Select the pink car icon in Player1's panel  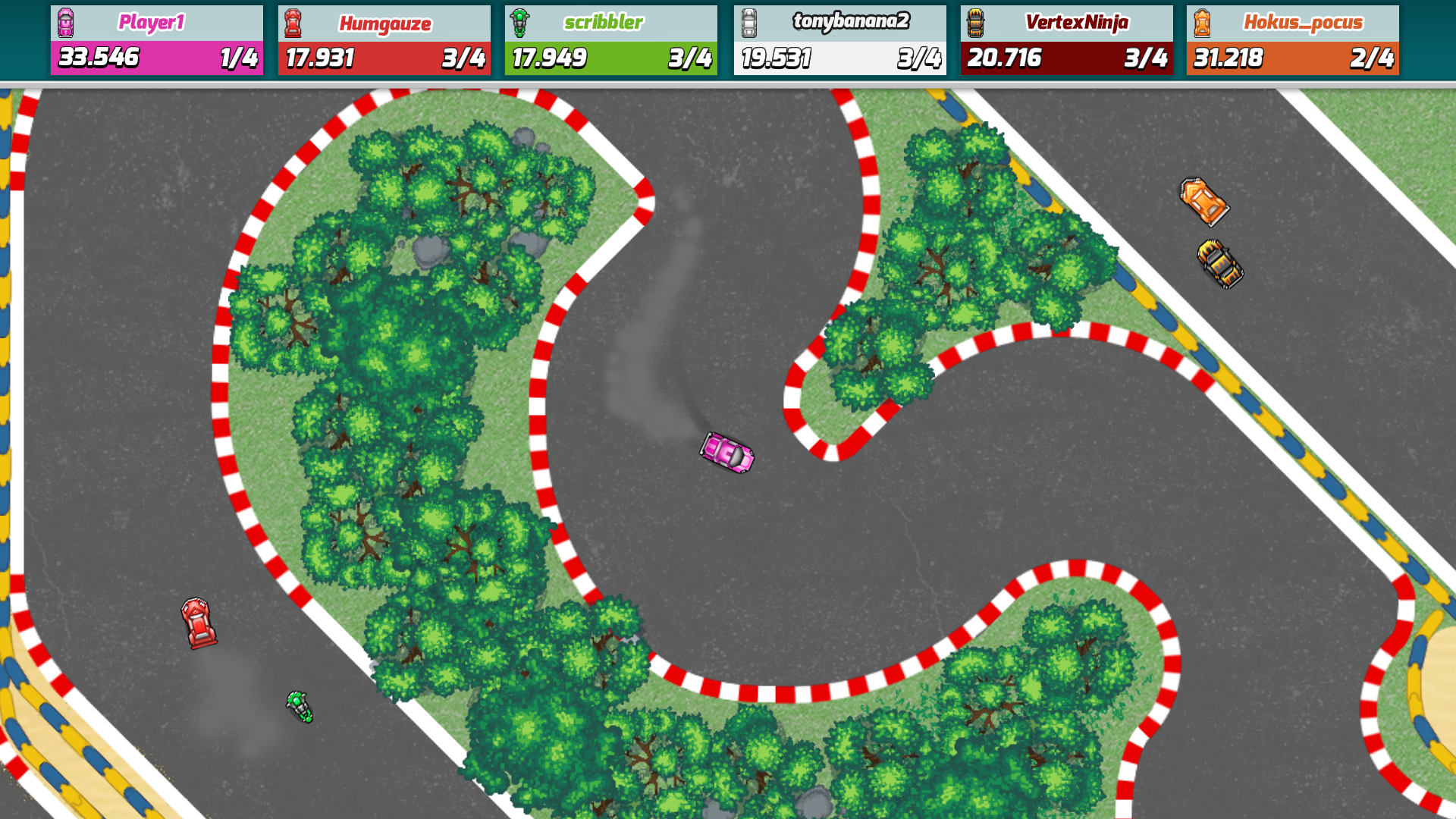tap(66, 22)
